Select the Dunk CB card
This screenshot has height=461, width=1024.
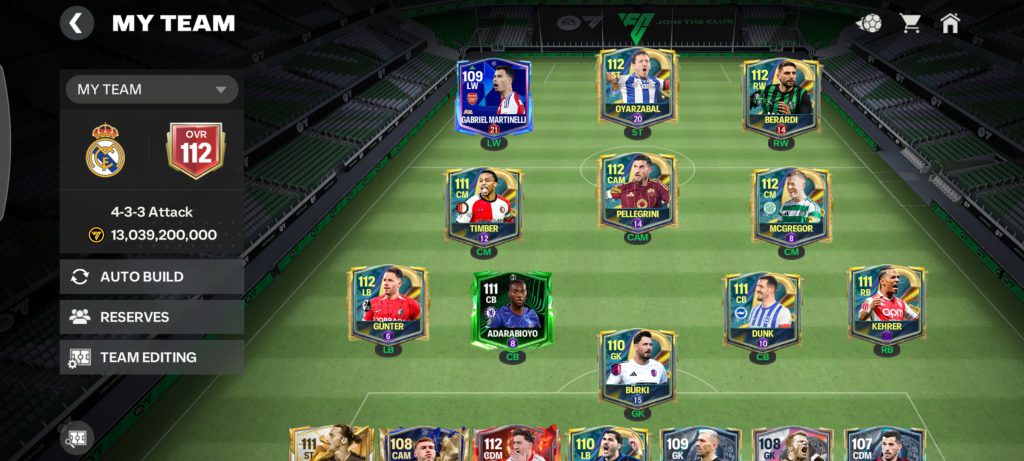click(x=762, y=310)
